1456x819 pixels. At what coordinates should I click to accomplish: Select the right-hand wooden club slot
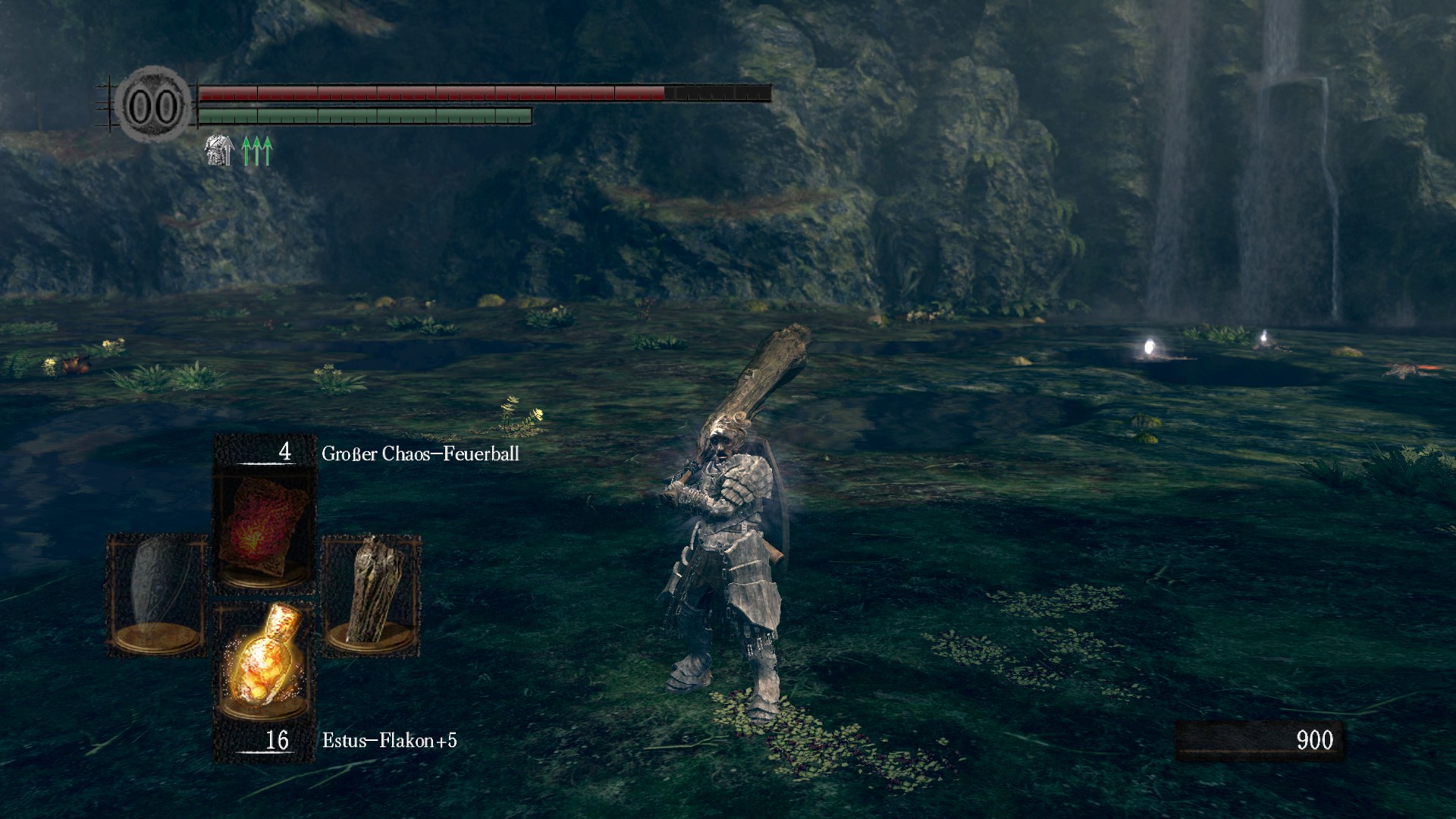[x=372, y=594]
